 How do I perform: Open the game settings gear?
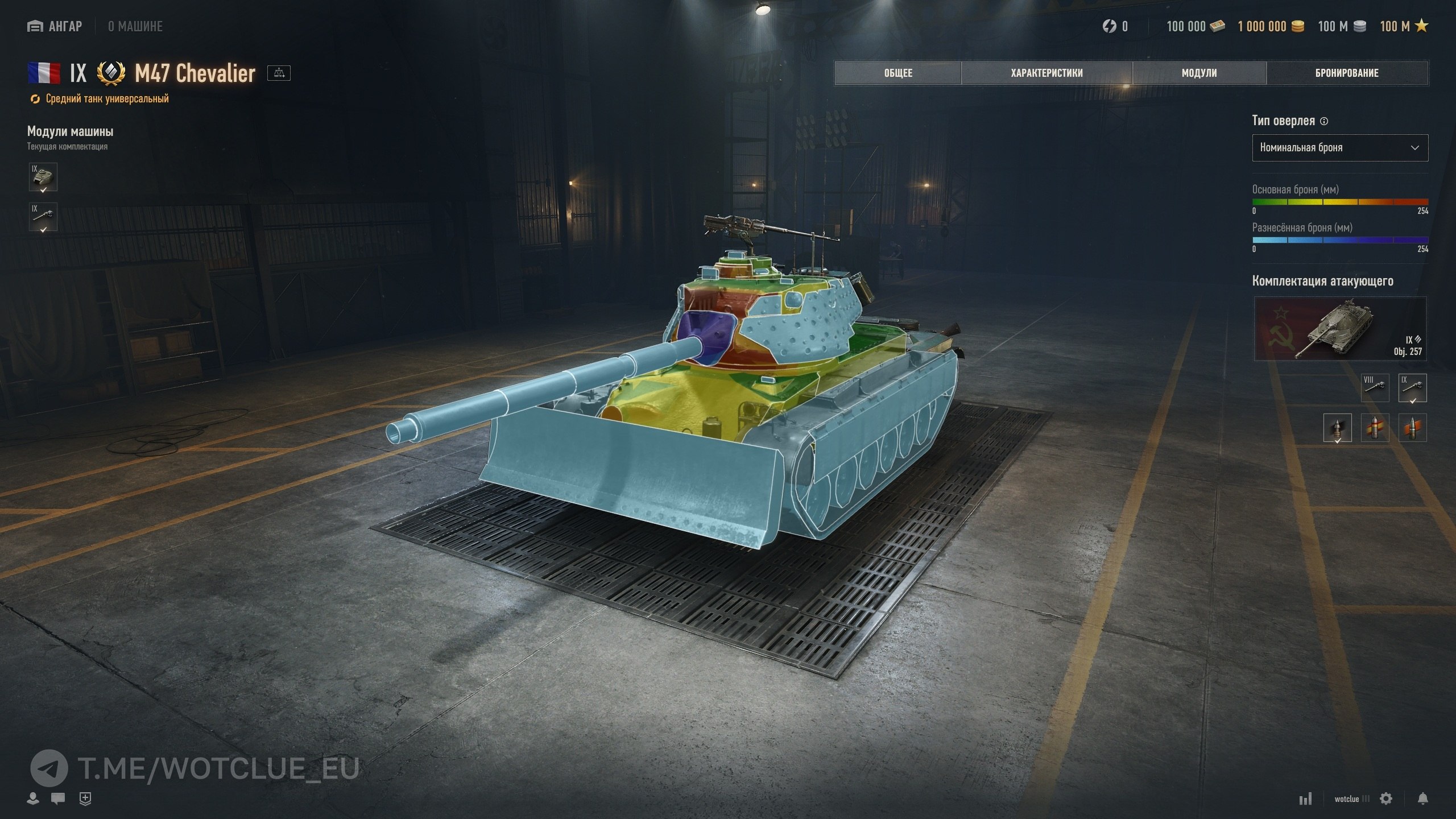click(x=1386, y=799)
